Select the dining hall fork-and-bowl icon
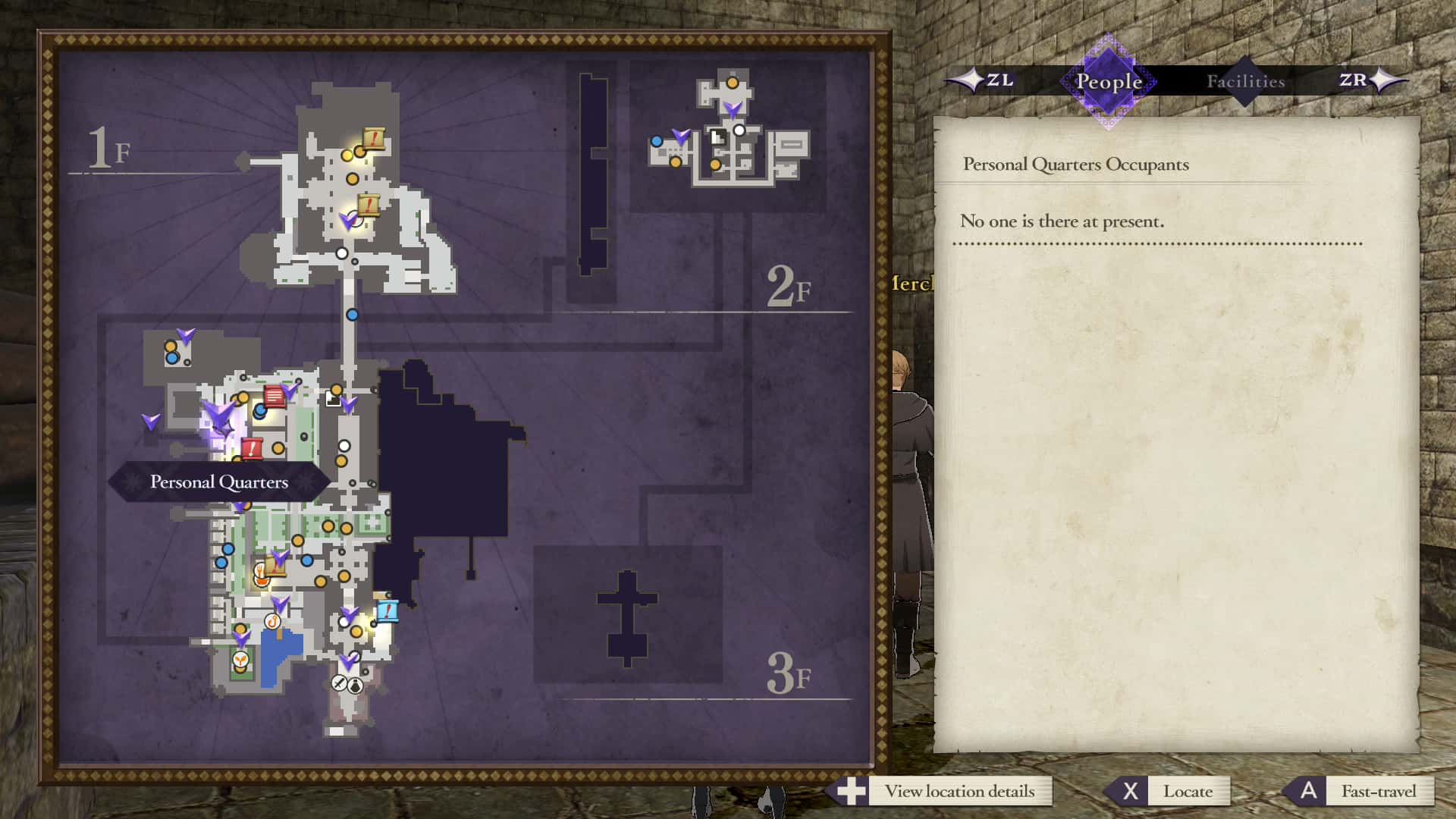This screenshot has height=819, width=1456. [x=261, y=574]
